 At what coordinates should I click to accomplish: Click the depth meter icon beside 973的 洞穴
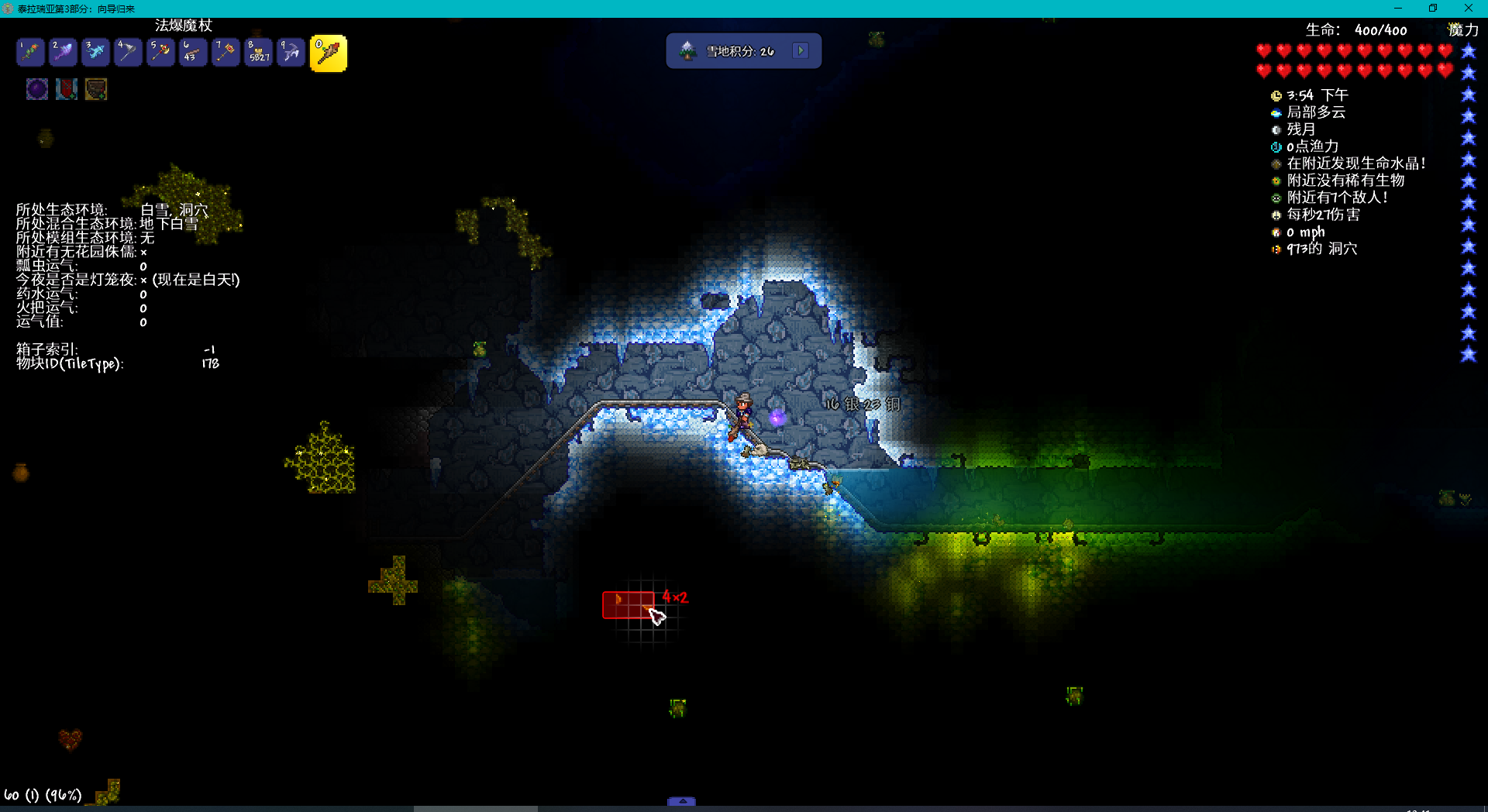coord(1276,249)
